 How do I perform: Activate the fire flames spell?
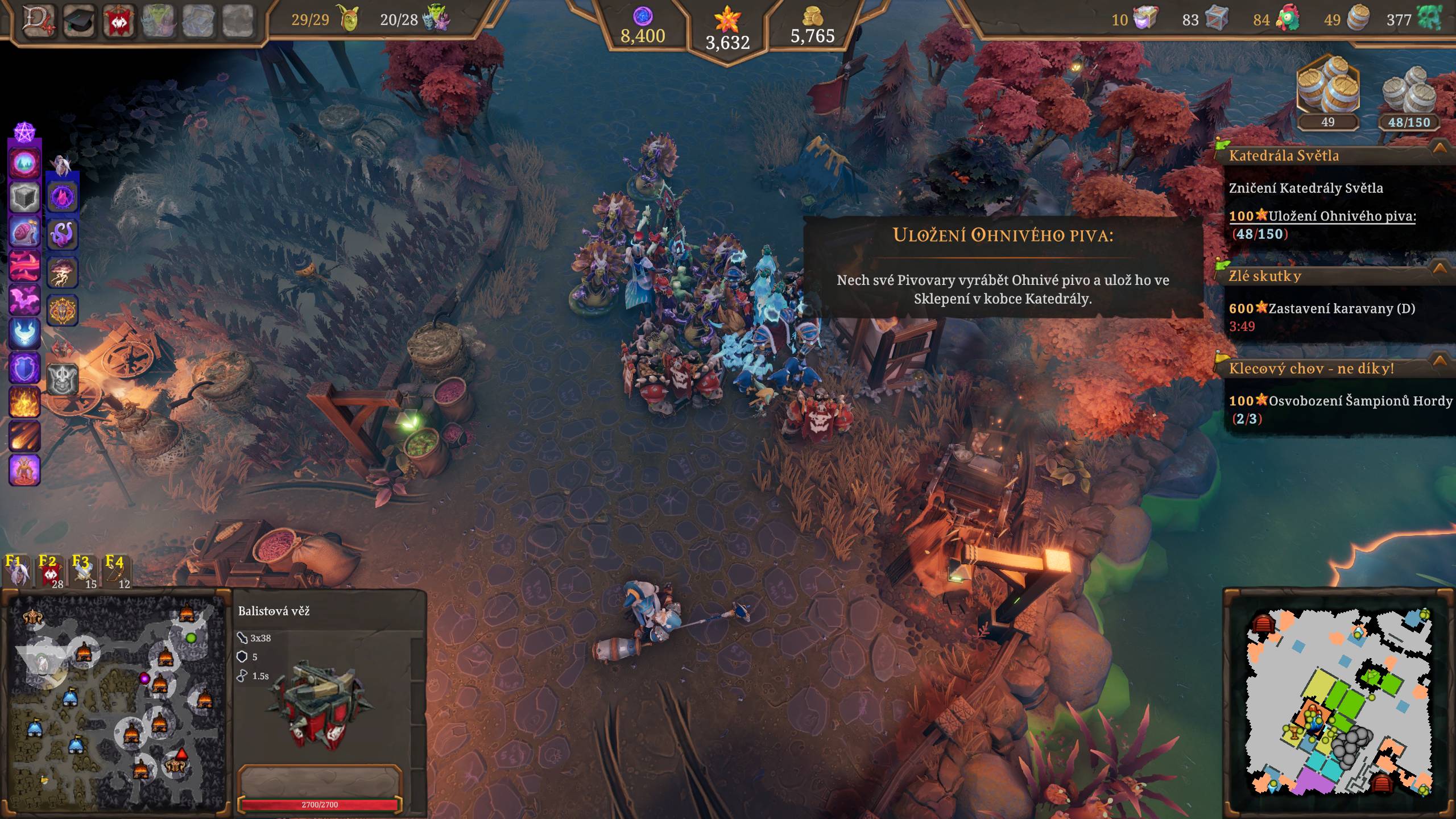coord(24,402)
